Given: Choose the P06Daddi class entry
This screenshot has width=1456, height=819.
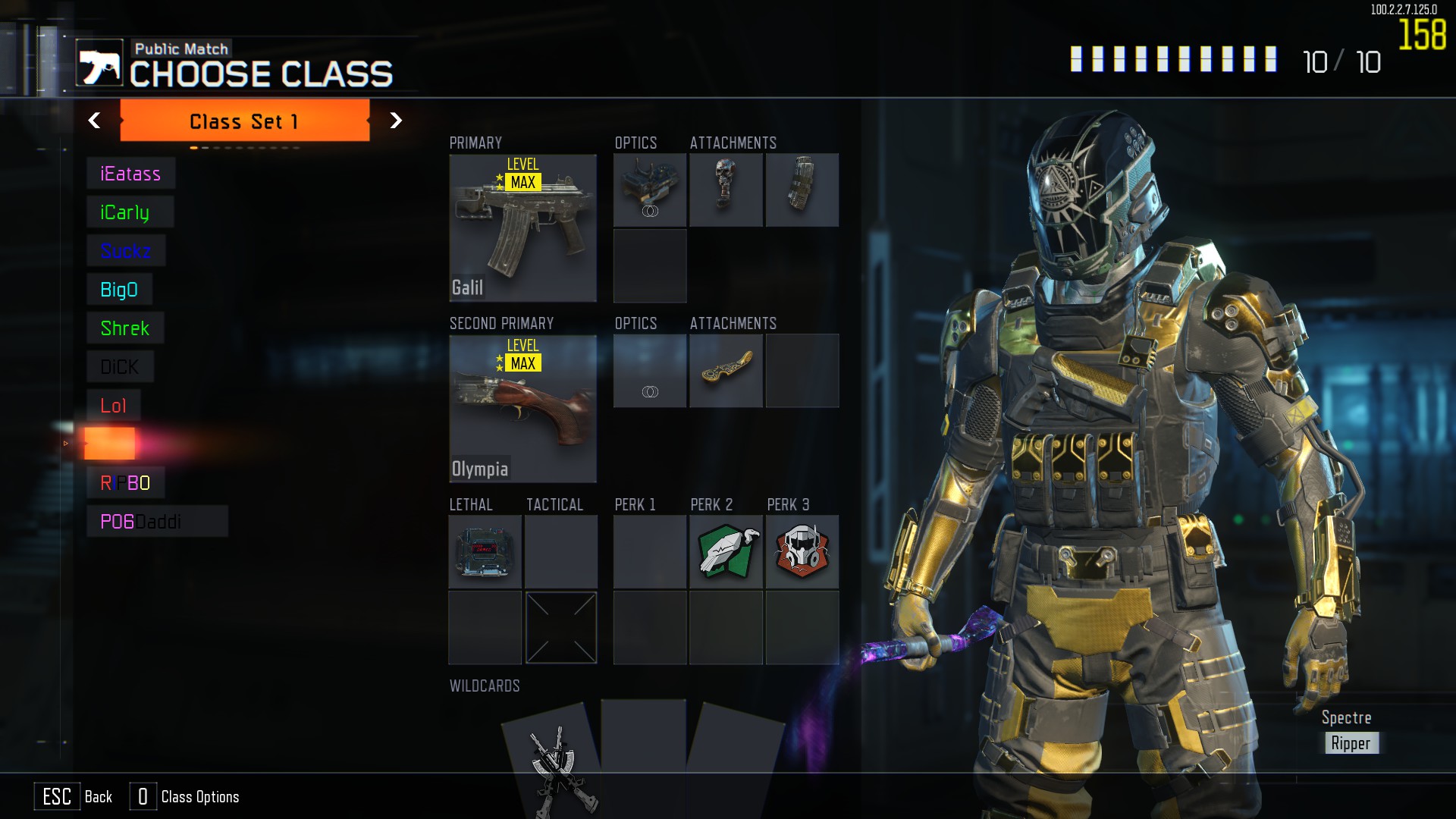Looking at the screenshot, I should click(156, 522).
